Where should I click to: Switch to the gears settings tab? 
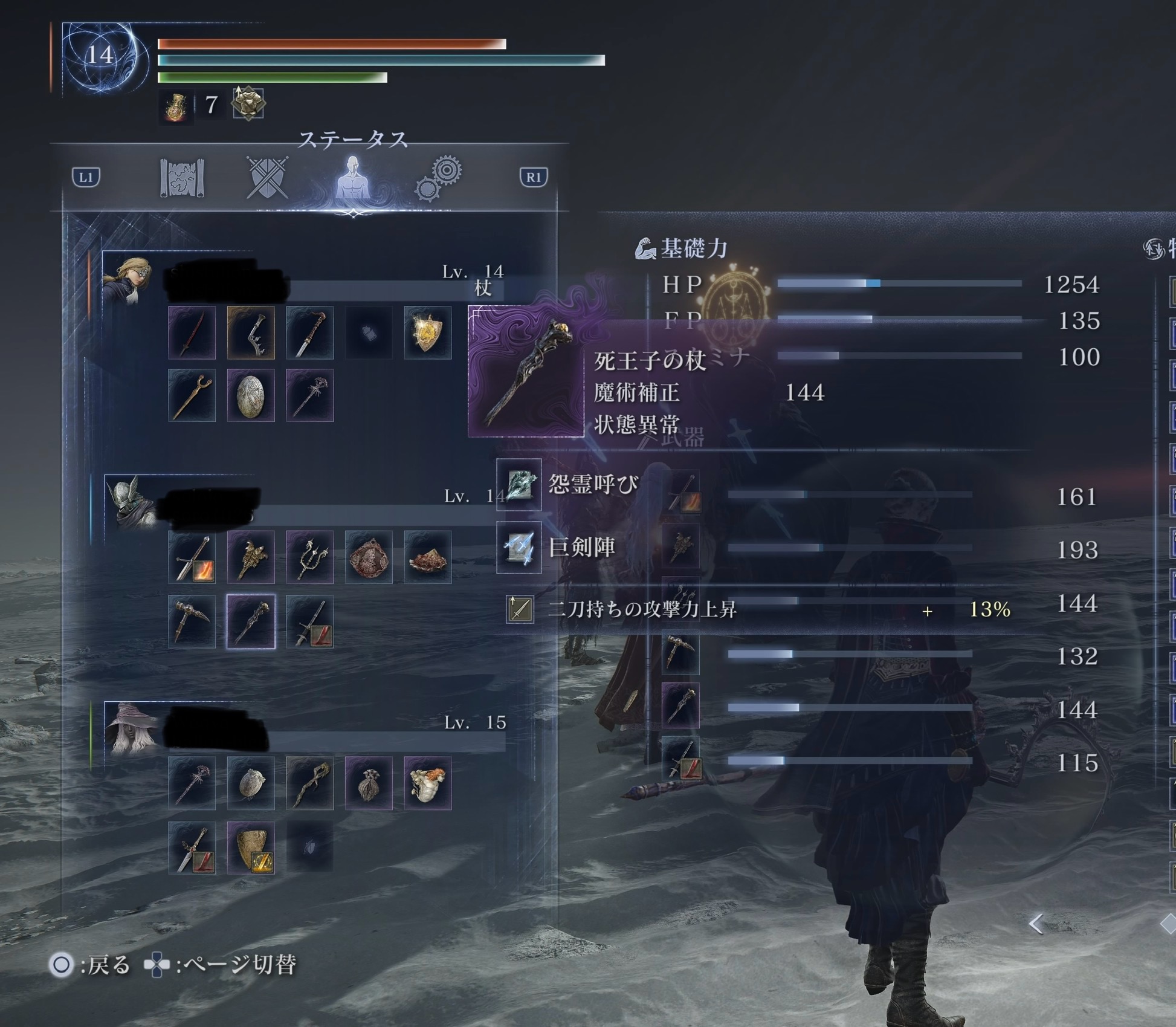(x=439, y=178)
